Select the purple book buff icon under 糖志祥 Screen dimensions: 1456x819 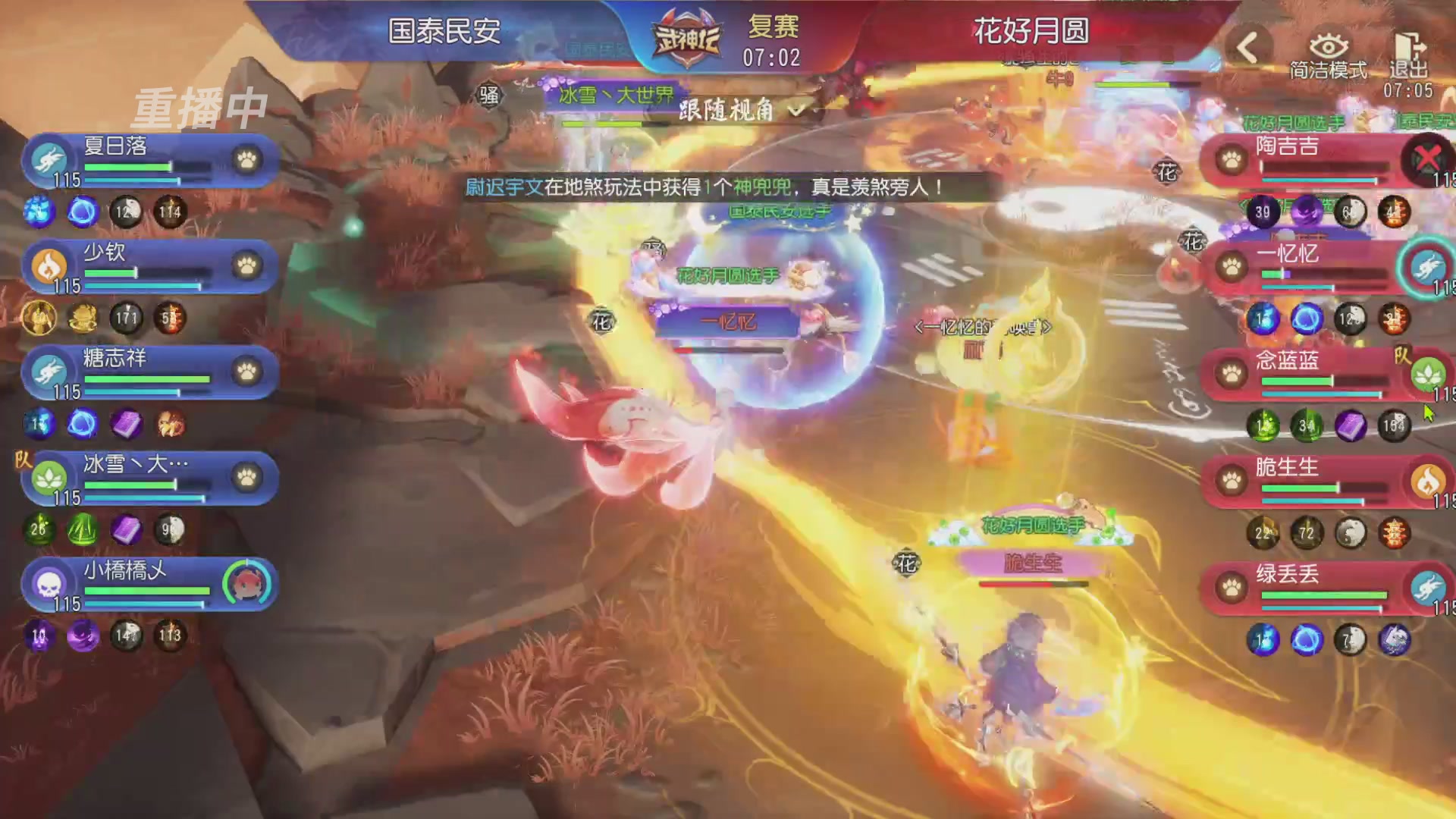pos(126,425)
